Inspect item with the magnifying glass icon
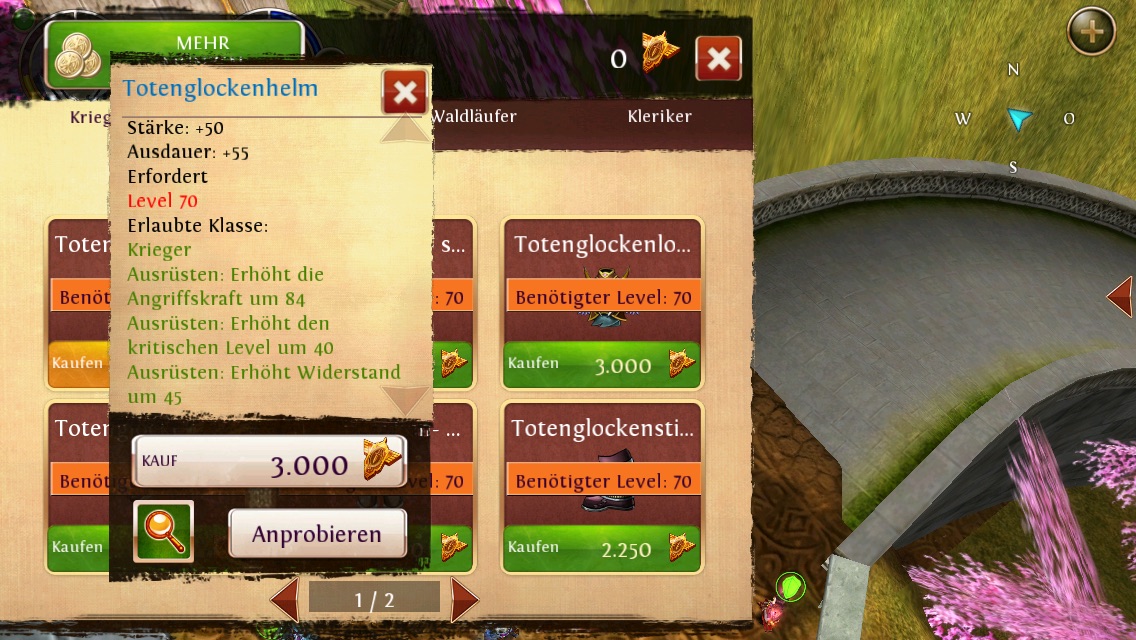The image size is (1136, 640). coord(163,531)
